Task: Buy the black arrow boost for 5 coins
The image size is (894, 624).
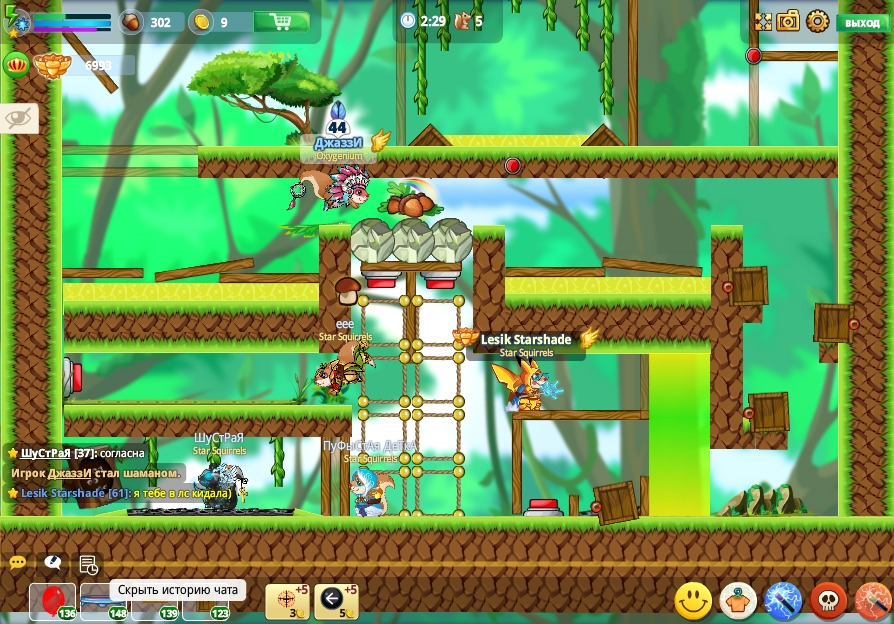Action: pos(335,600)
